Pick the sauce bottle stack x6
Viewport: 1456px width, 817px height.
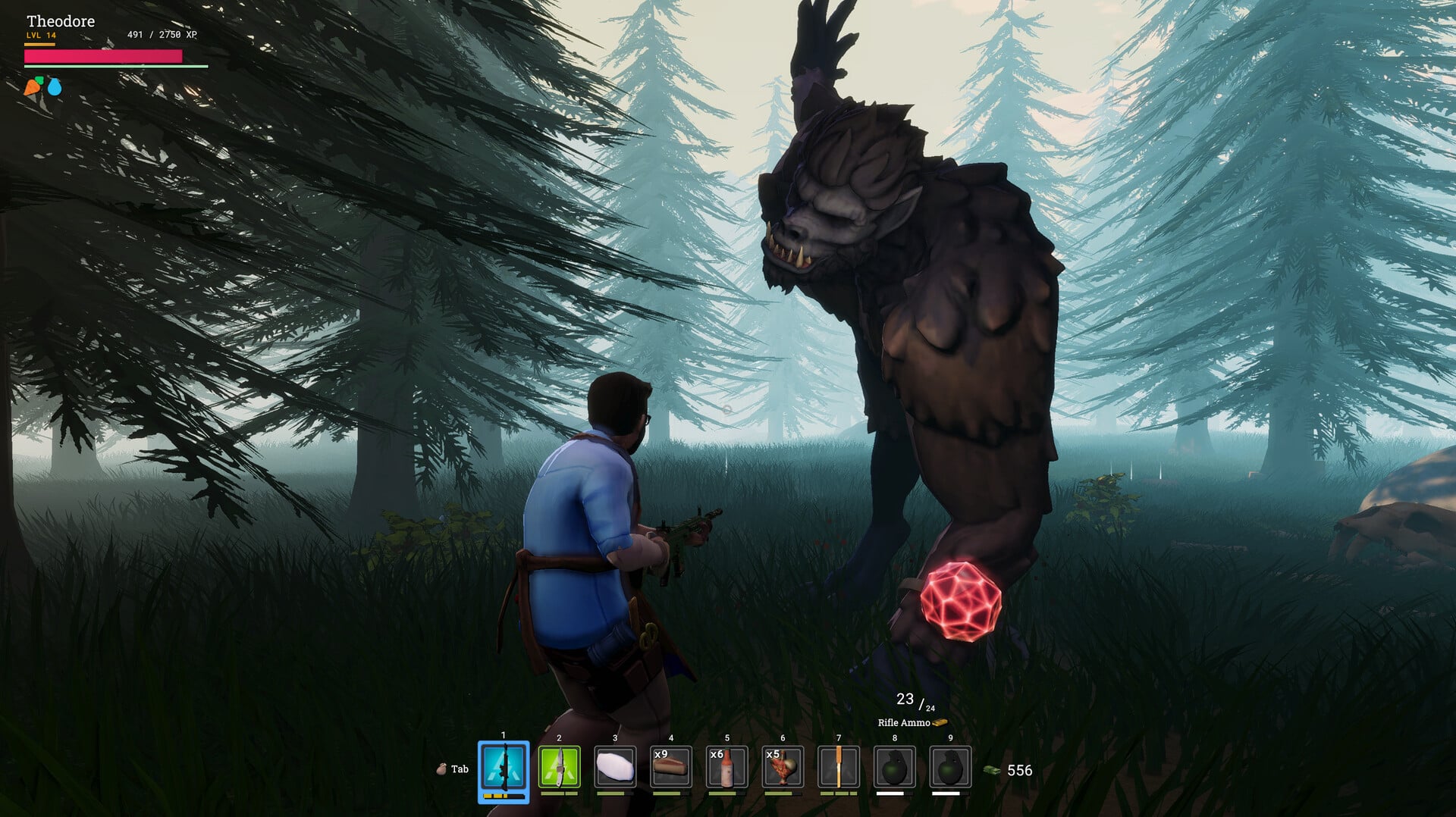726,767
